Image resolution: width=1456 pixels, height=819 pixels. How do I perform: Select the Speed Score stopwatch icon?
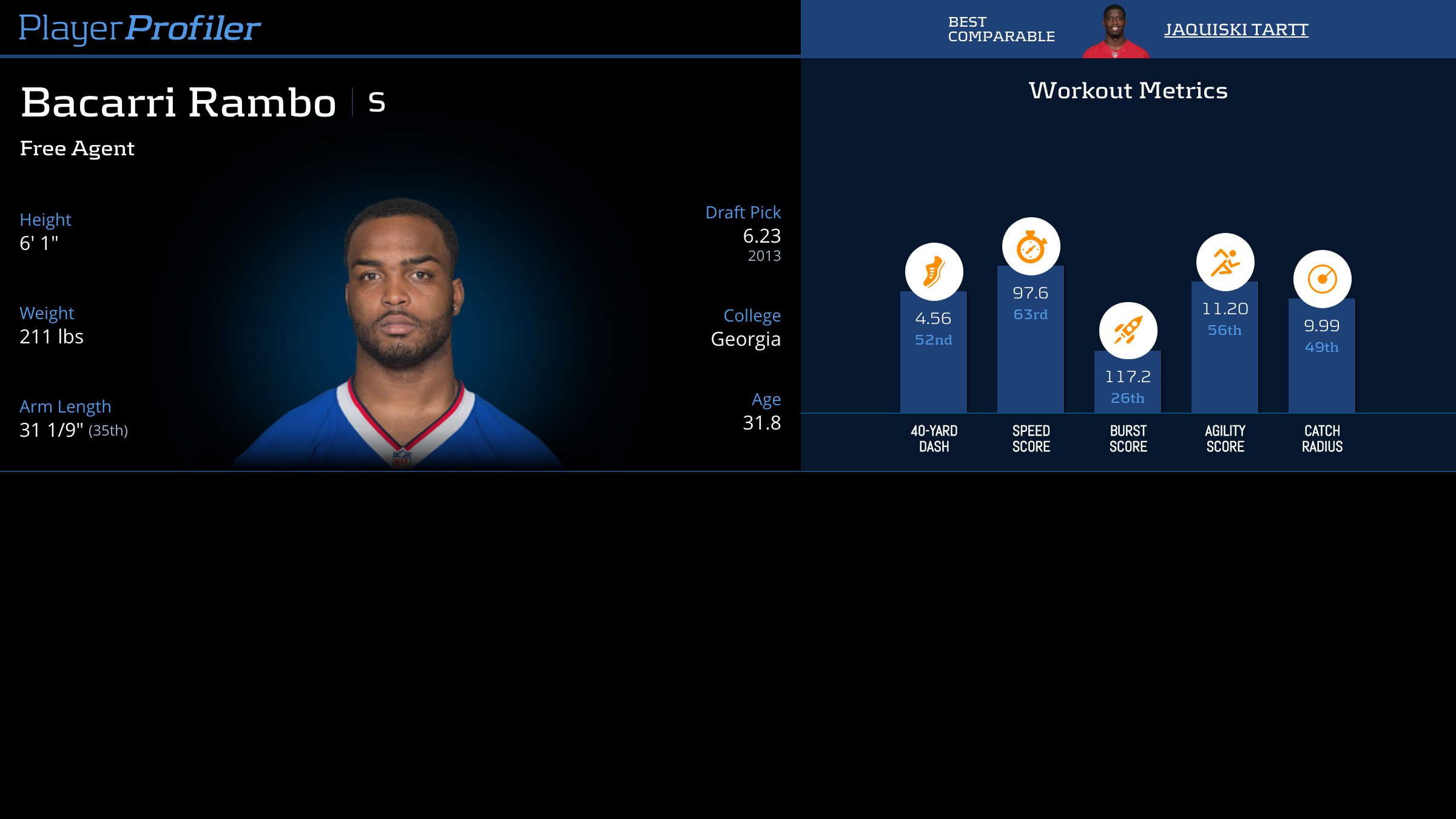tap(1031, 246)
